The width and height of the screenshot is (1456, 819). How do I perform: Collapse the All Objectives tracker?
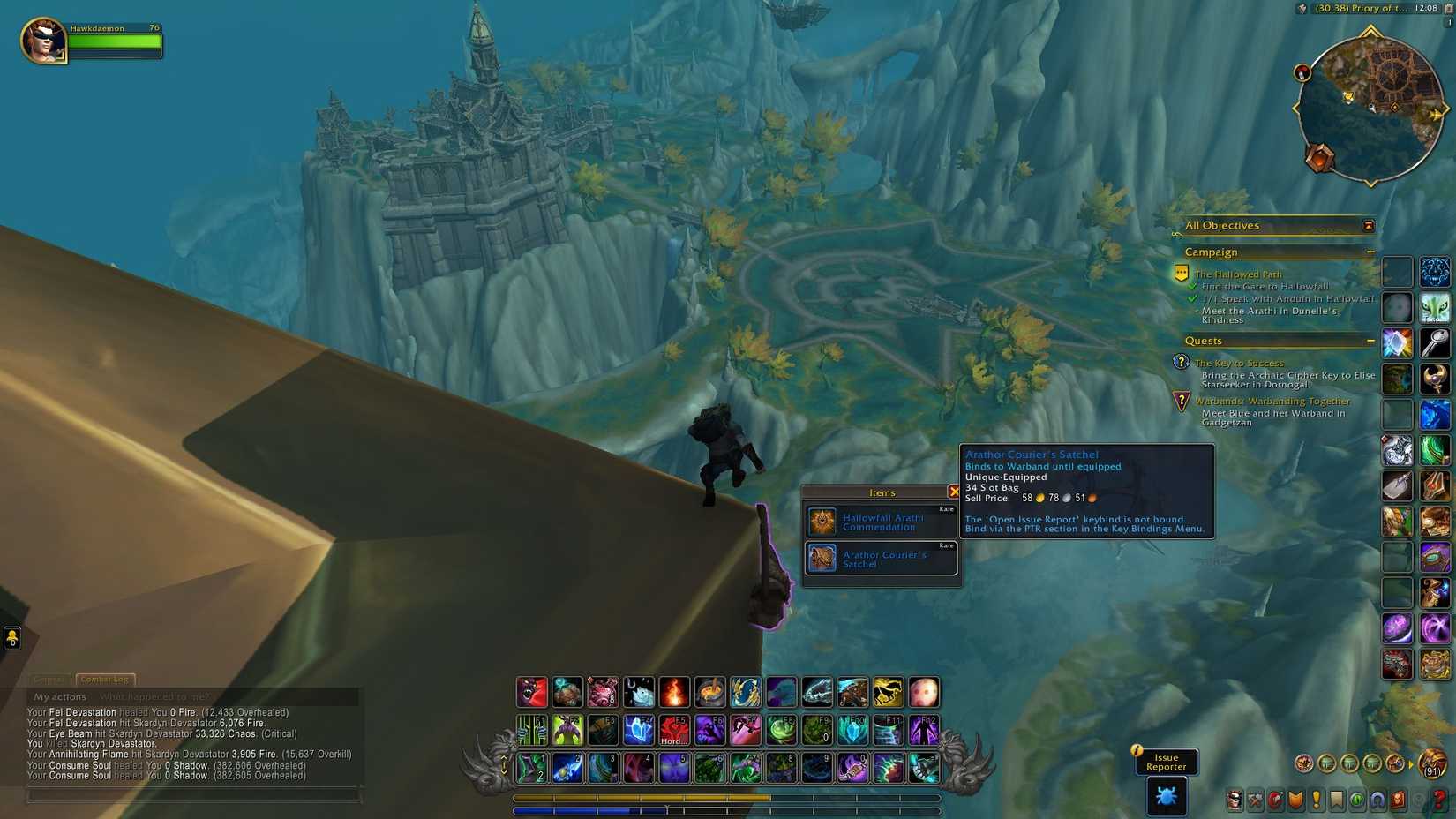(1368, 226)
